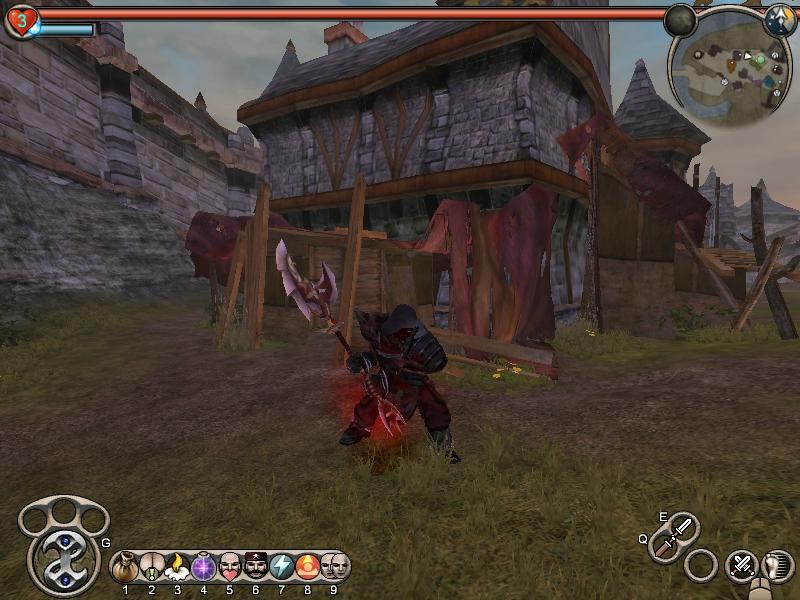The image size is (800, 600).
Task: Click the green quest marker on minimap
Action: coord(760,60)
